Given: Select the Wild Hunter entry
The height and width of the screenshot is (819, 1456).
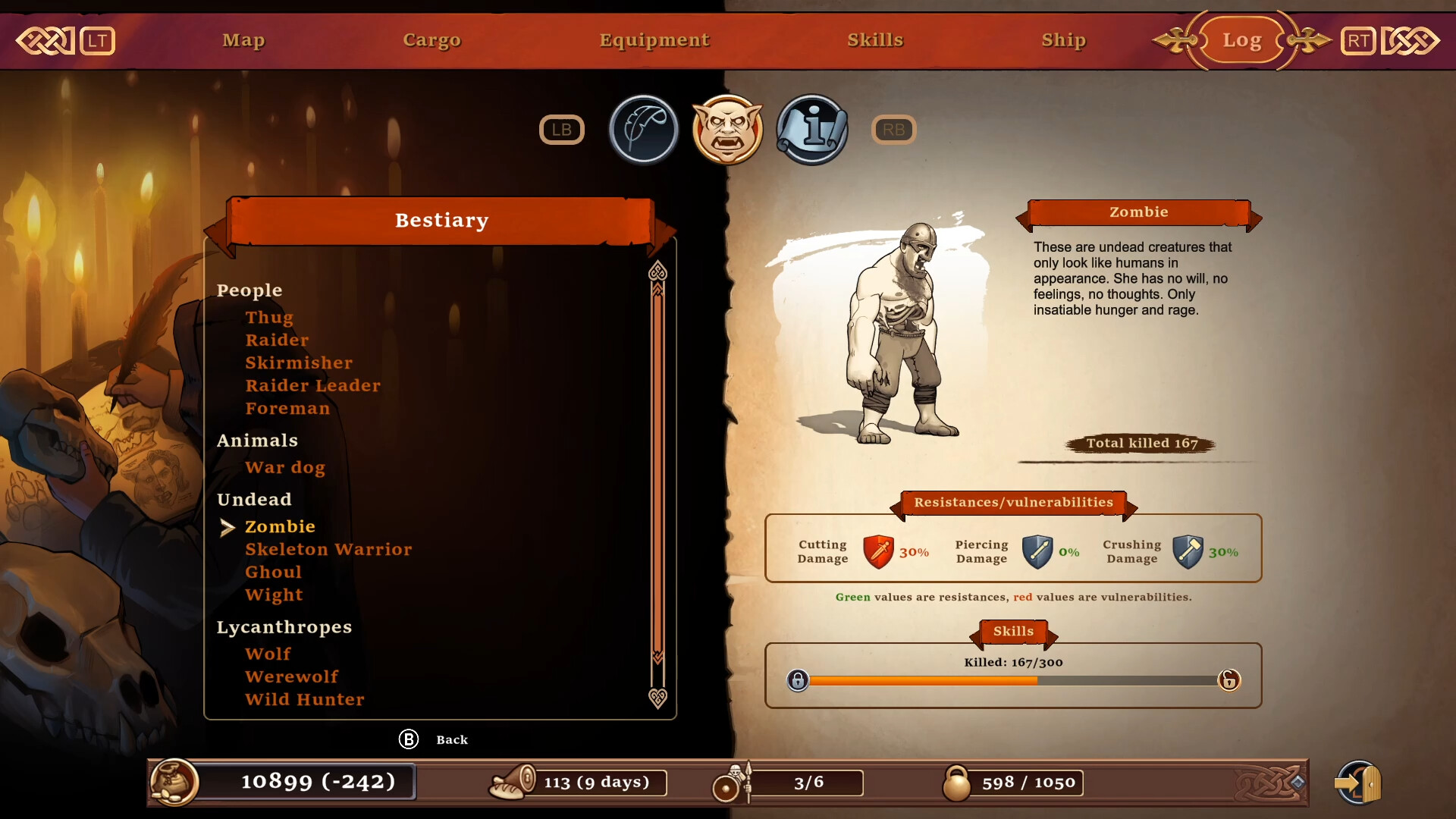Looking at the screenshot, I should tap(305, 700).
